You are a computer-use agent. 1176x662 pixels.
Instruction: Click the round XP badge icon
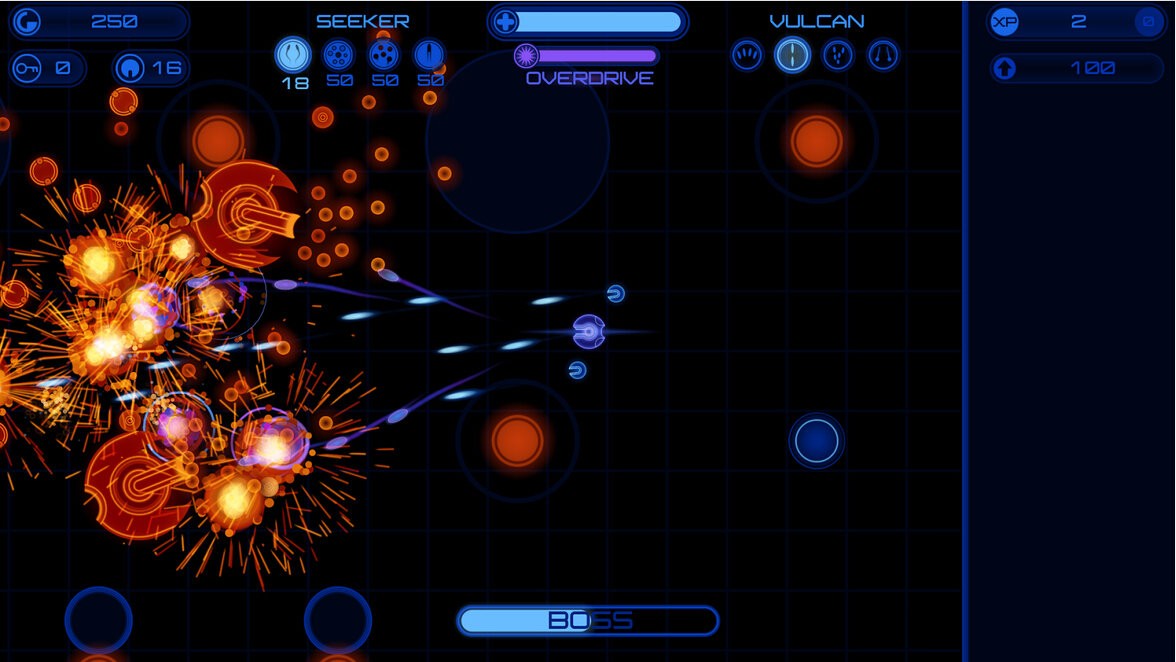(x=1004, y=21)
